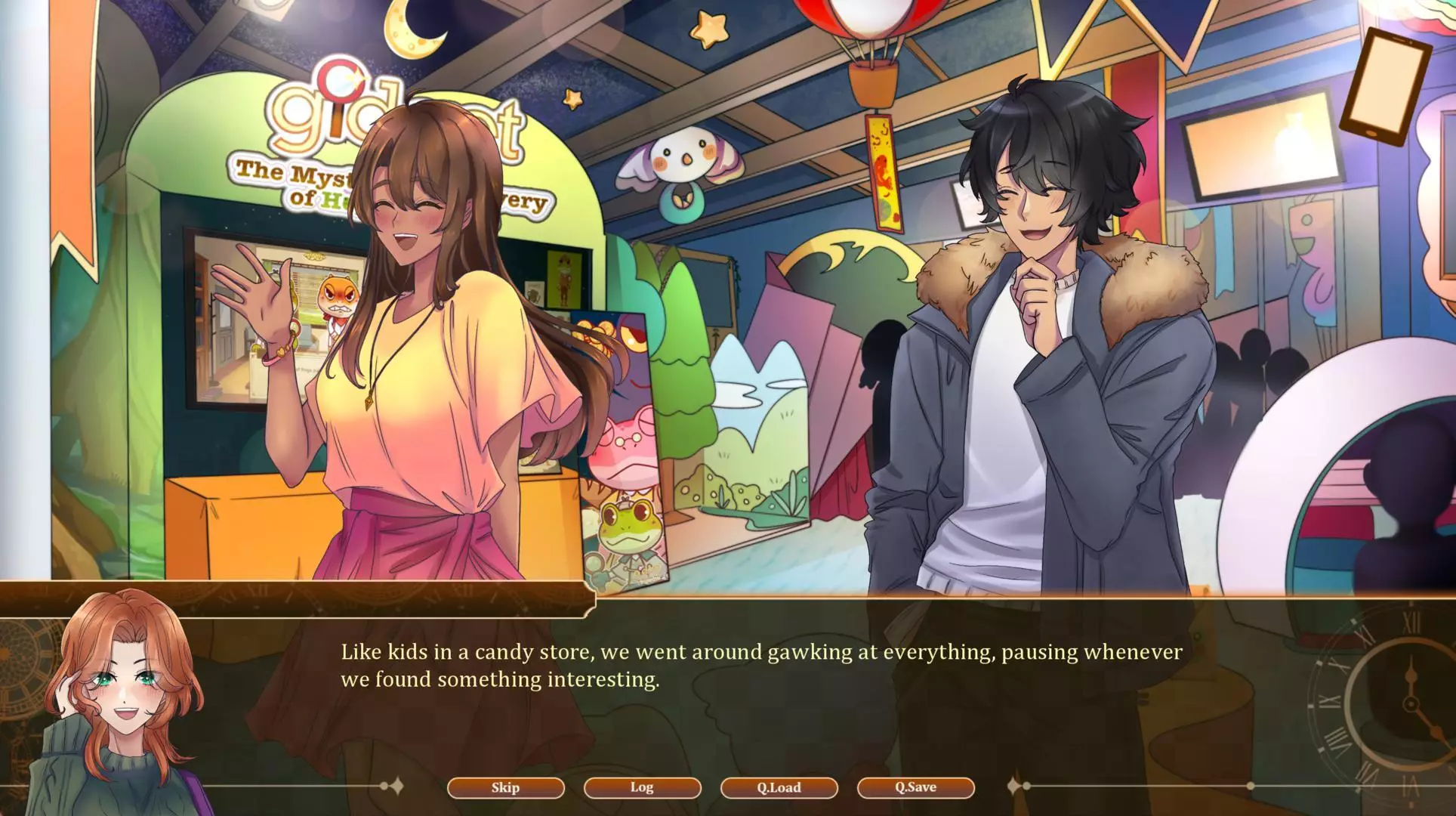This screenshot has height=816, width=1456.
Task: Open the dialogue Log
Action: click(642, 787)
